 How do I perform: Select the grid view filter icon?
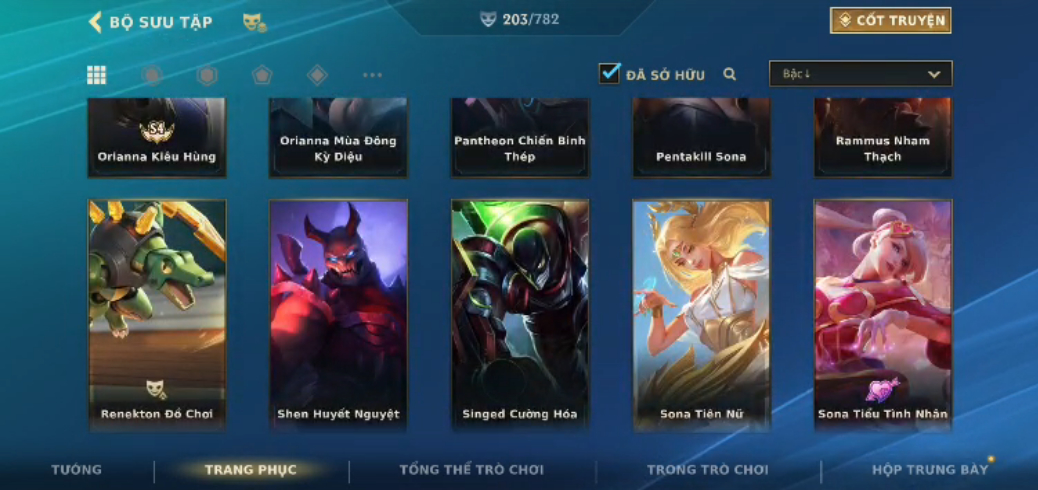[97, 75]
